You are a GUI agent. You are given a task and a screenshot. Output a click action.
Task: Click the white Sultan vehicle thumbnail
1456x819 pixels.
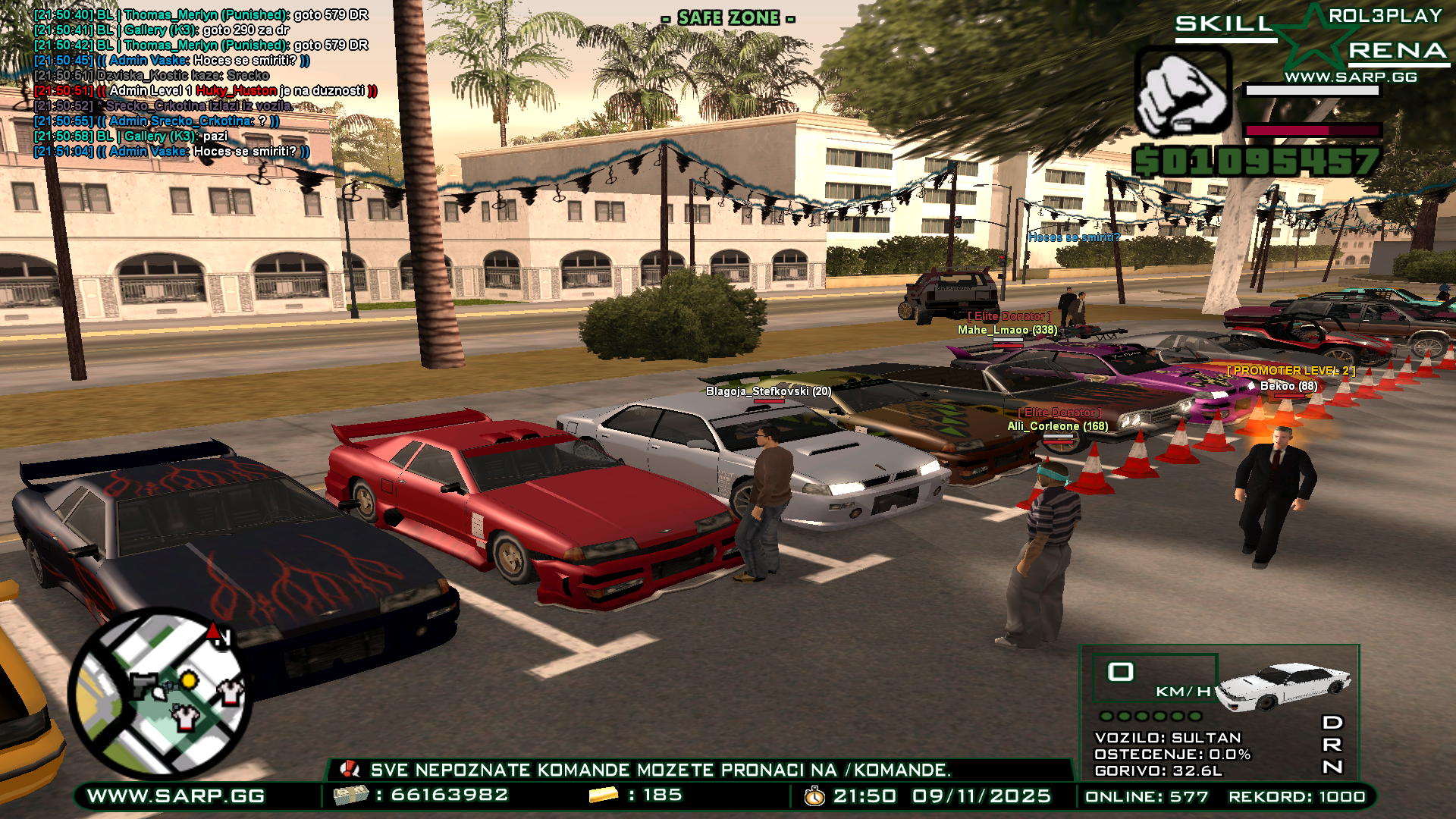(x=1284, y=685)
